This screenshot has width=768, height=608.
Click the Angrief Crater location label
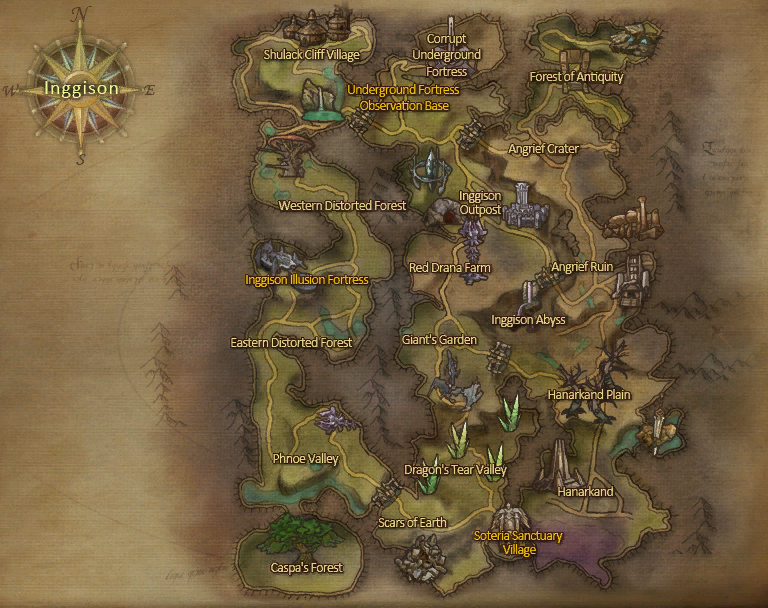click(543, 149)
